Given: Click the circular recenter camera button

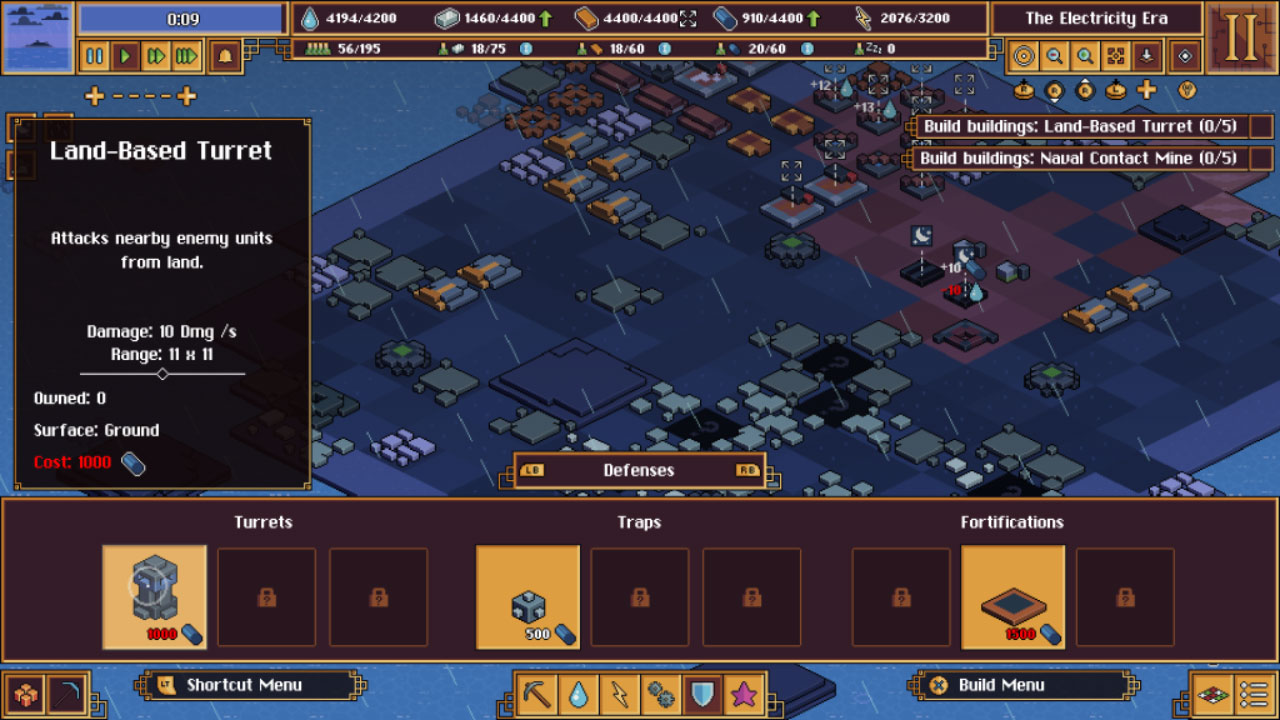Looking at the screenshot, I should point(1023,56).
